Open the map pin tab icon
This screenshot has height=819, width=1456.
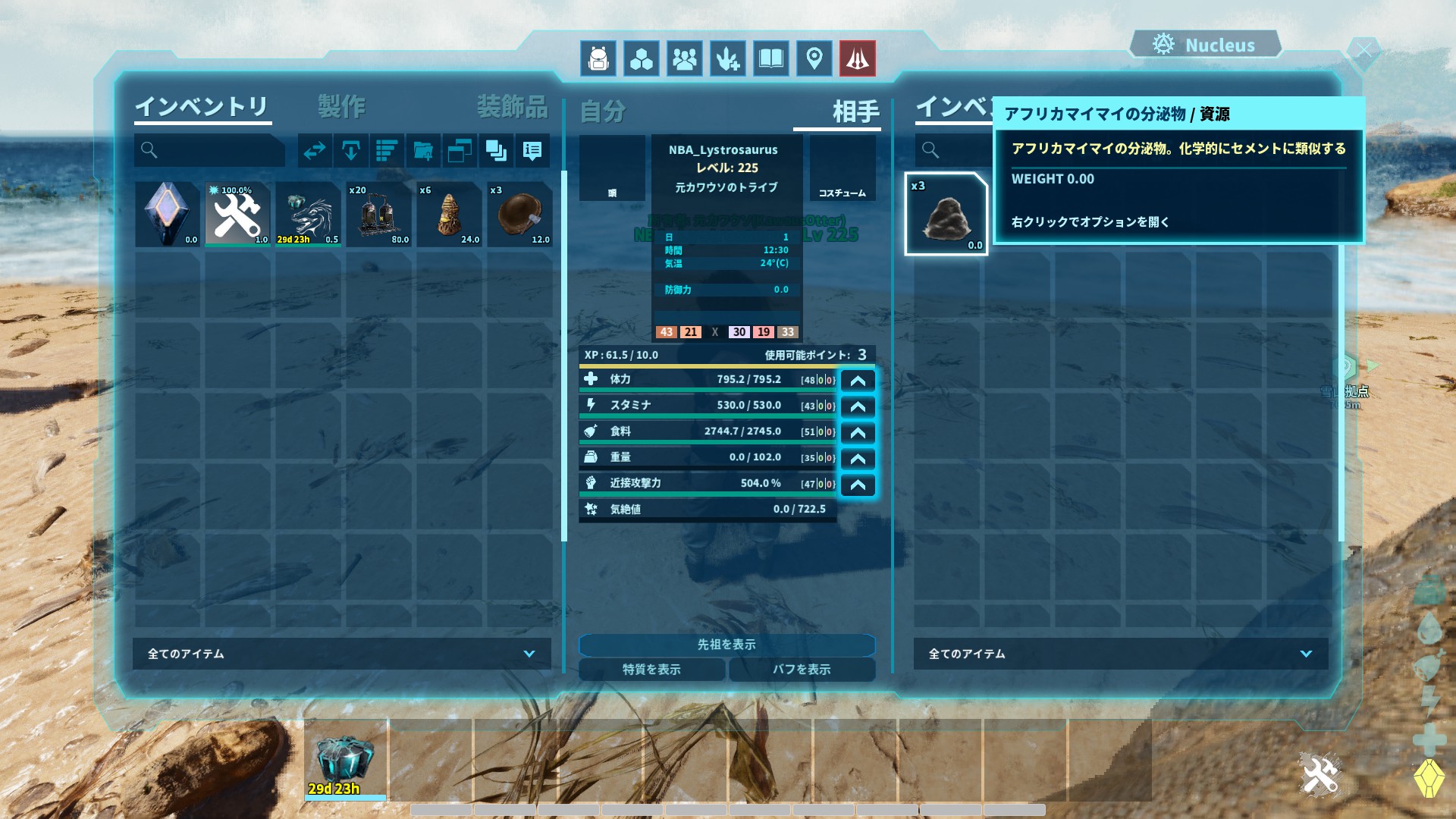point(814,58)
